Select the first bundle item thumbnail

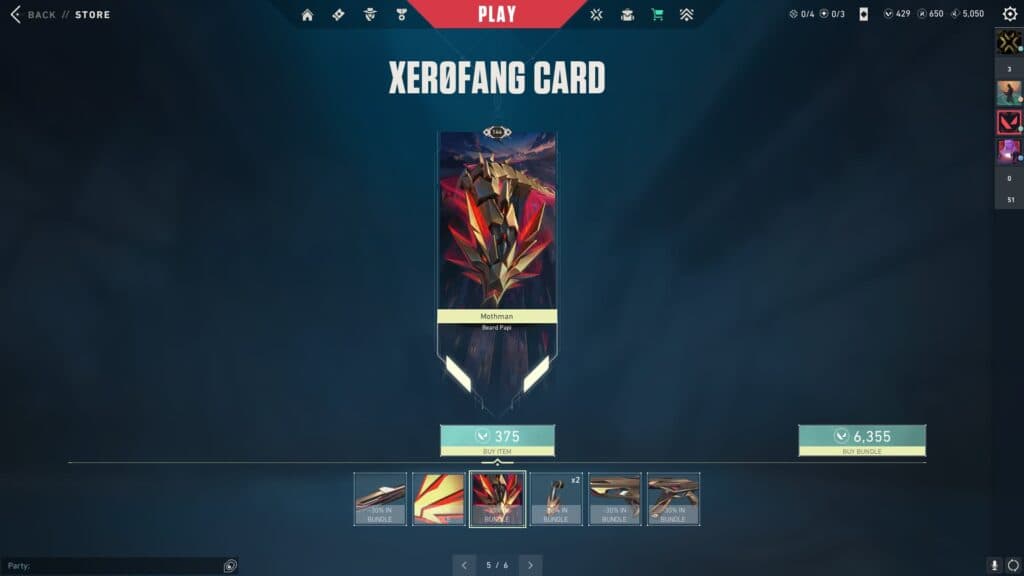[380, 498]
